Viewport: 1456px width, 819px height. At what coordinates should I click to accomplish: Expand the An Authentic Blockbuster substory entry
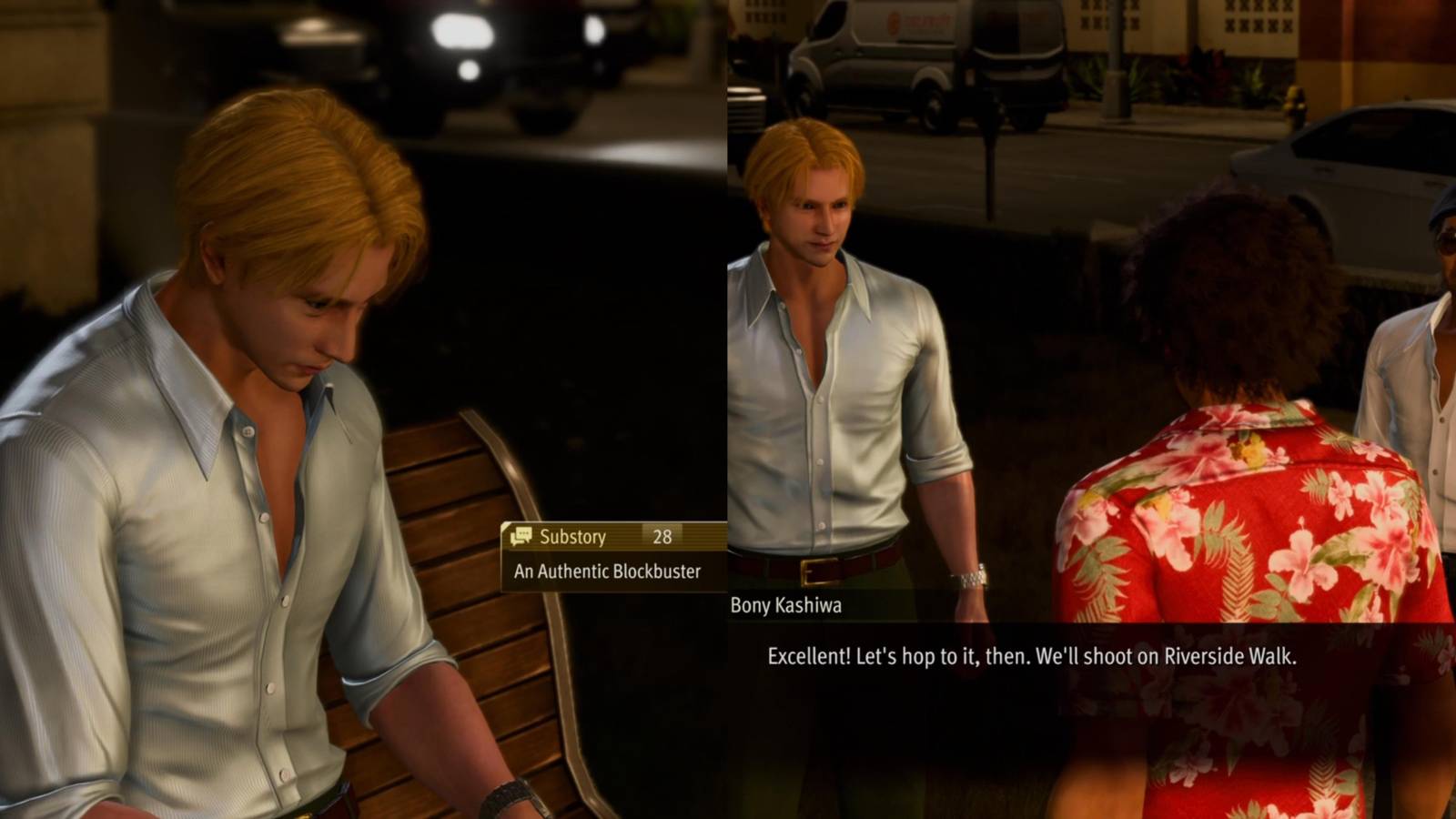[605, 572]
